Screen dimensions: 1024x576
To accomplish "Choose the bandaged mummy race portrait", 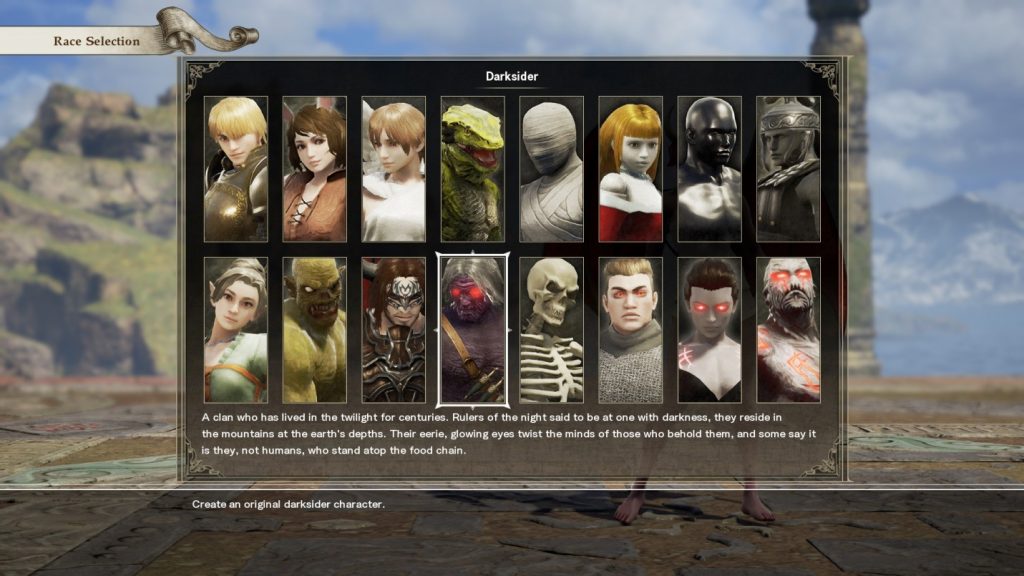I will (551, 168).
